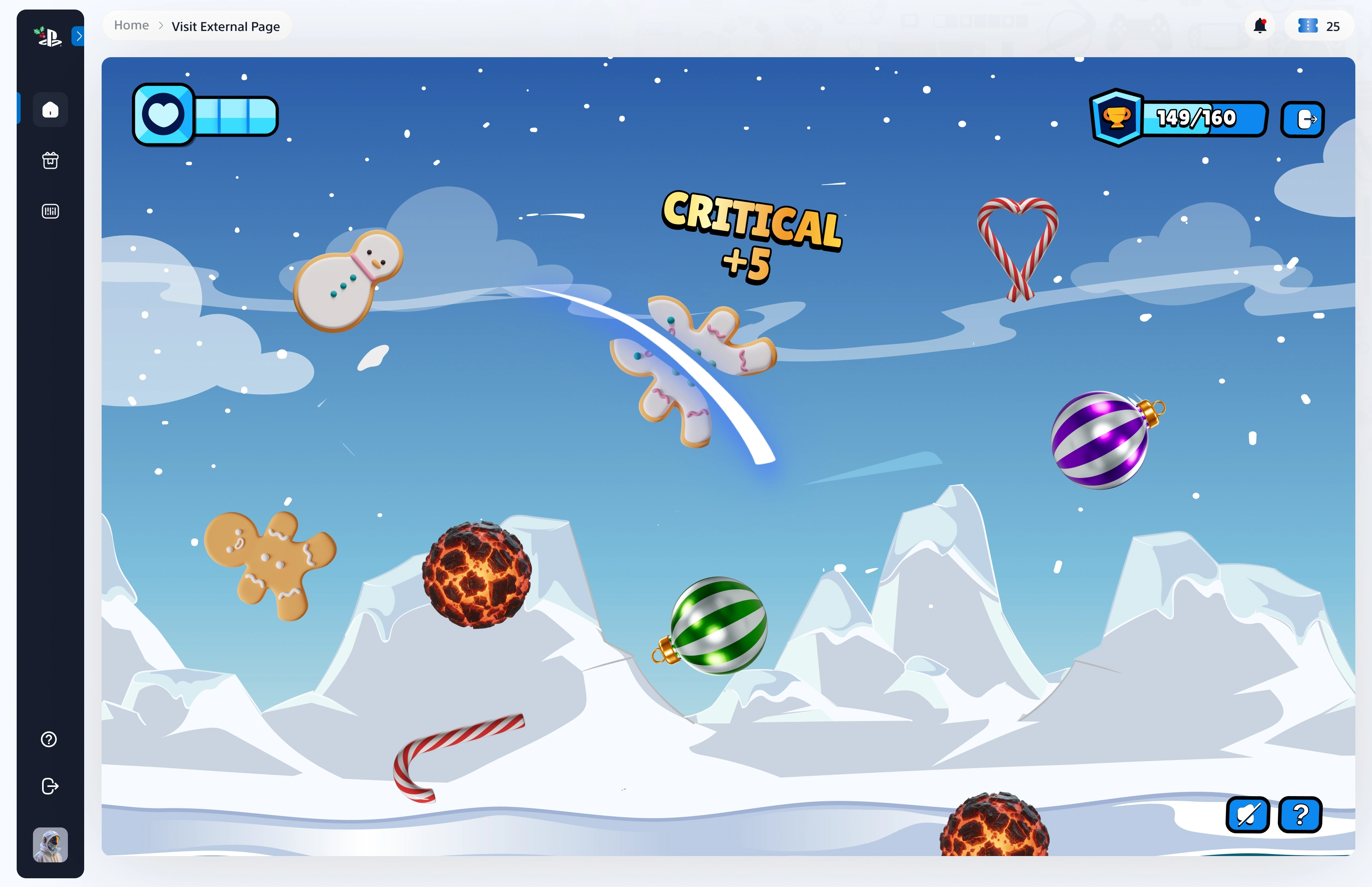Image resolution: width=1372 pixels, height=887 pixels.
Task: Open the astronaut profile avatar
Action: [50, 845]
